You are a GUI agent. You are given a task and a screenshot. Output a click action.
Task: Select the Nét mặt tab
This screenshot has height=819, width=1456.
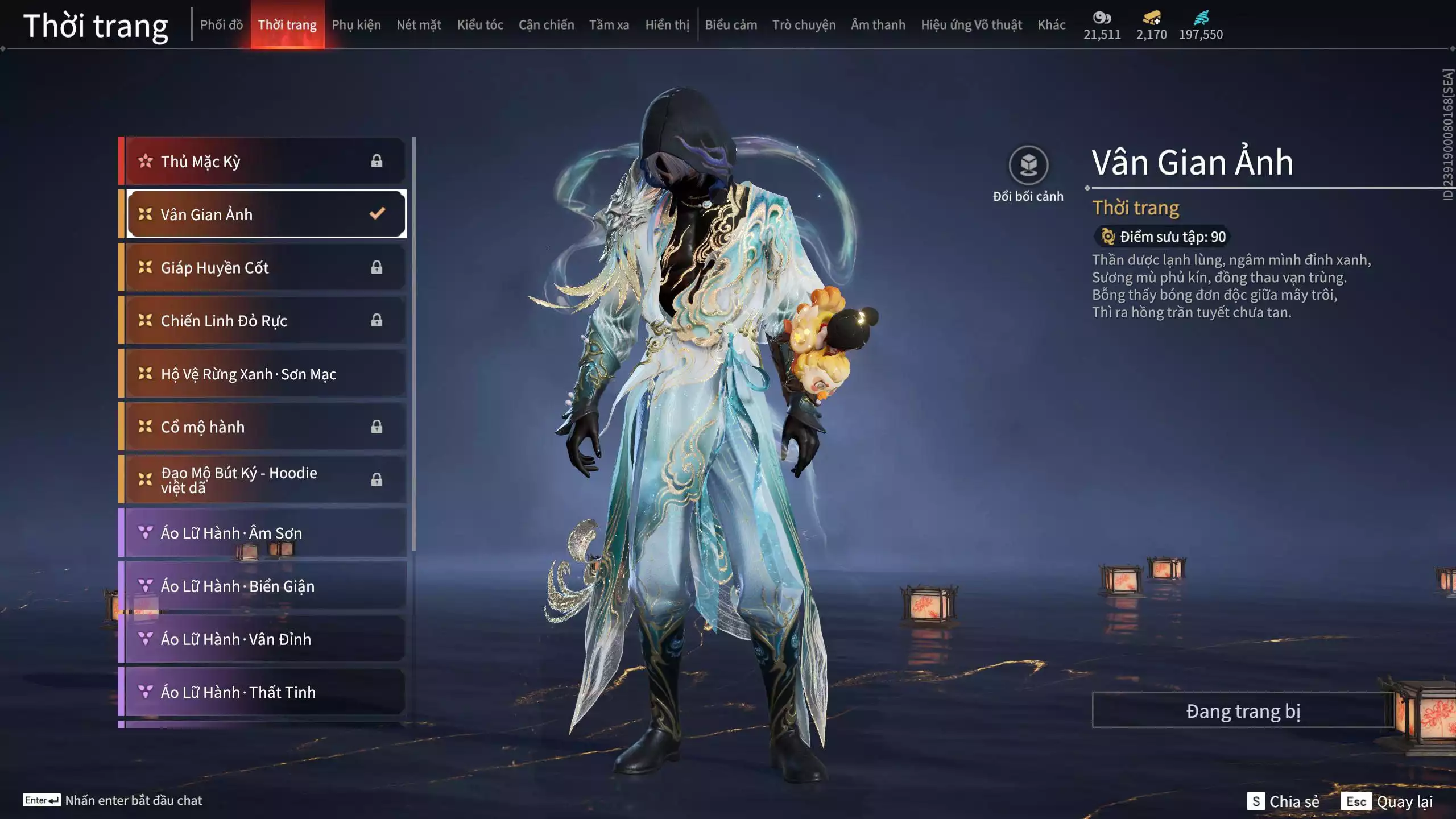[x=419, y=25]
